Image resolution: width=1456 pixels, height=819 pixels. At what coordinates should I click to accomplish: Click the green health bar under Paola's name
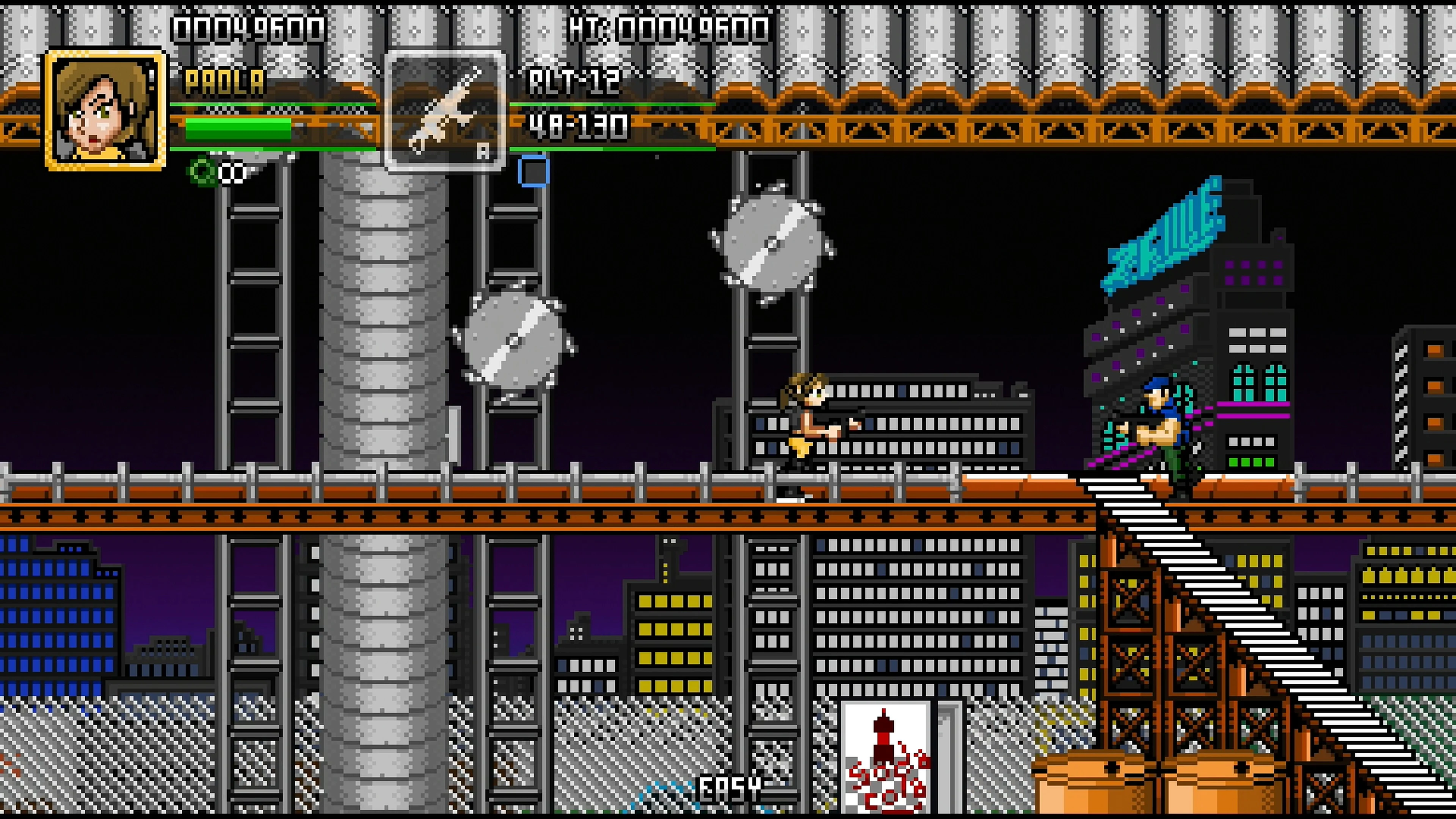237,131
